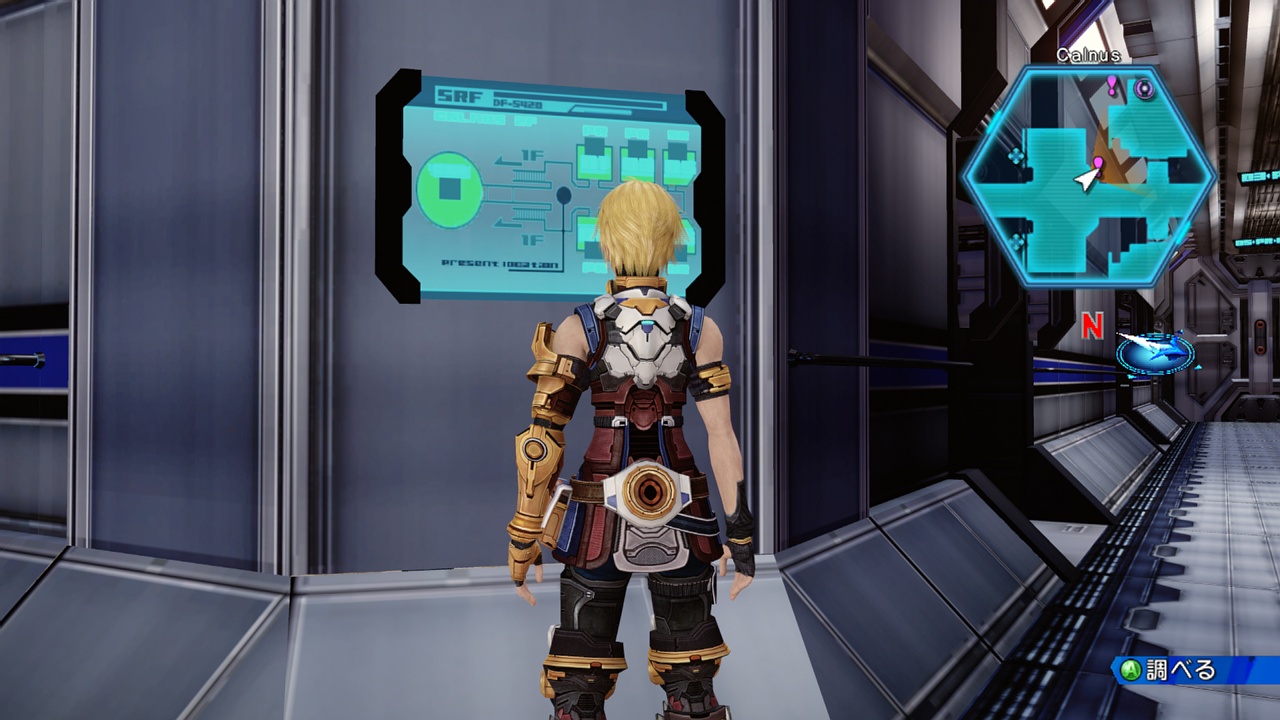Click the red N compass letter
The image size is (1280, 720).
(x=1090, y=325)
